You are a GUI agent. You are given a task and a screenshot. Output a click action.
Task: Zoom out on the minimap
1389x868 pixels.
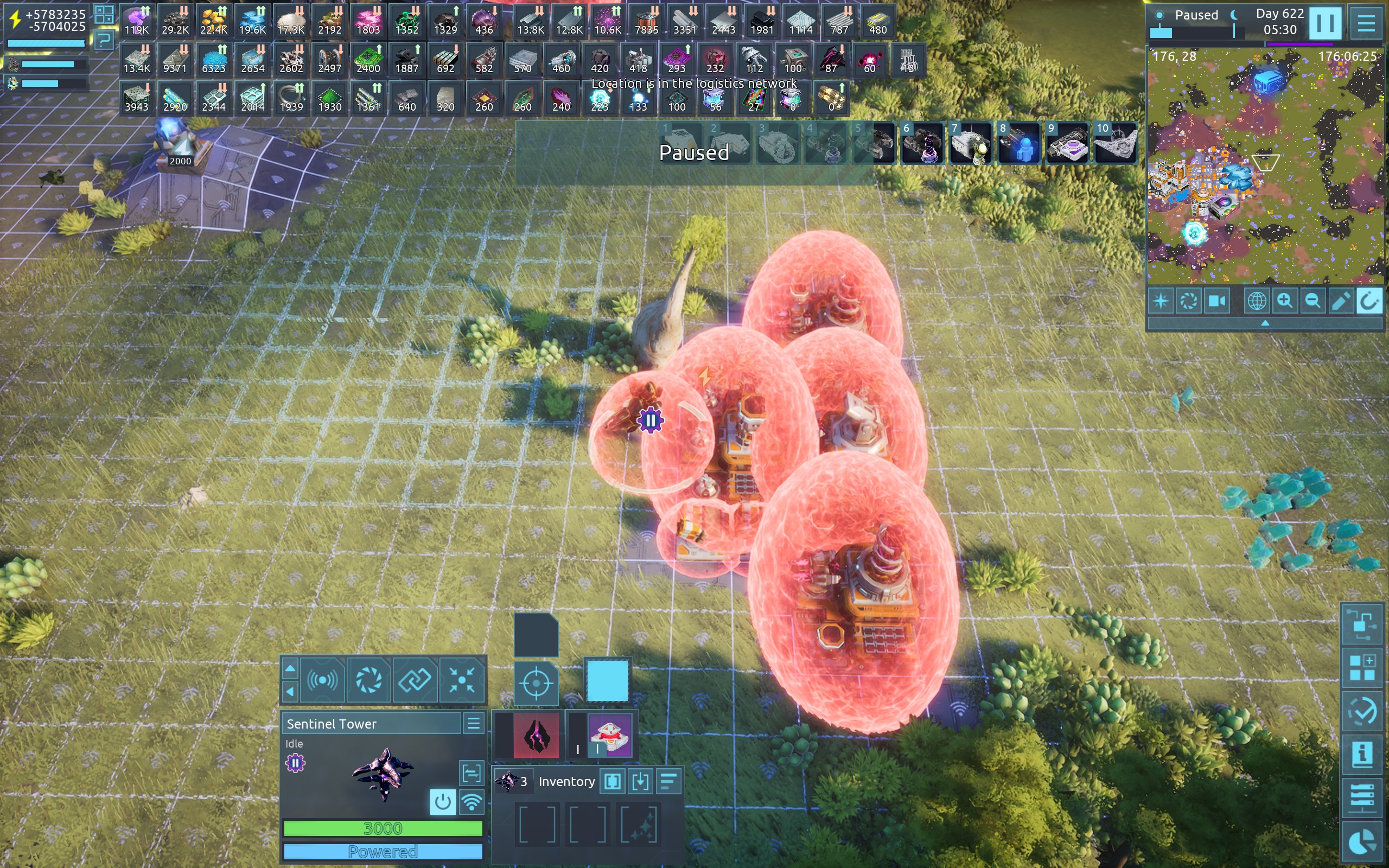(1312, 301)
